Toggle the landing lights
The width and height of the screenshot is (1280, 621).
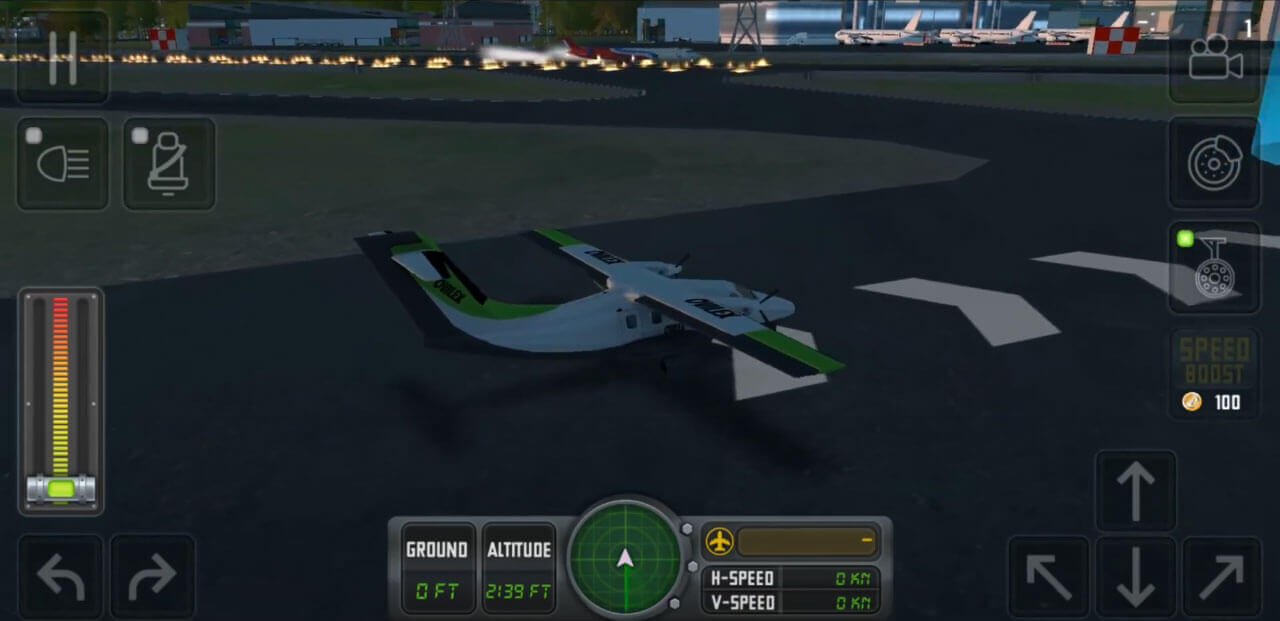(62, 164)
